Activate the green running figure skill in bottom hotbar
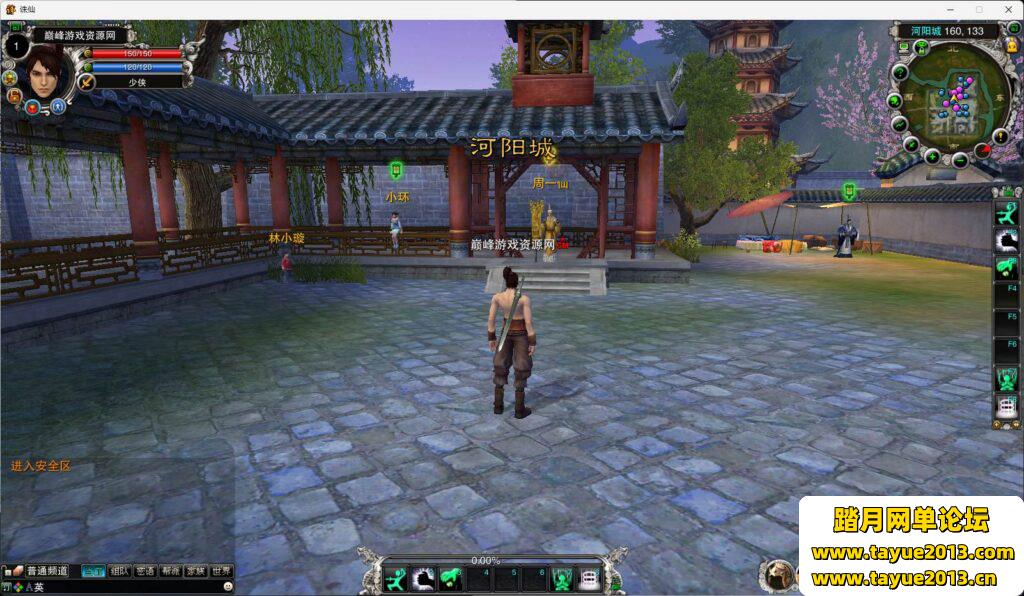Image resolution: width=1024 pixels, height=596 pixels. 396,579
